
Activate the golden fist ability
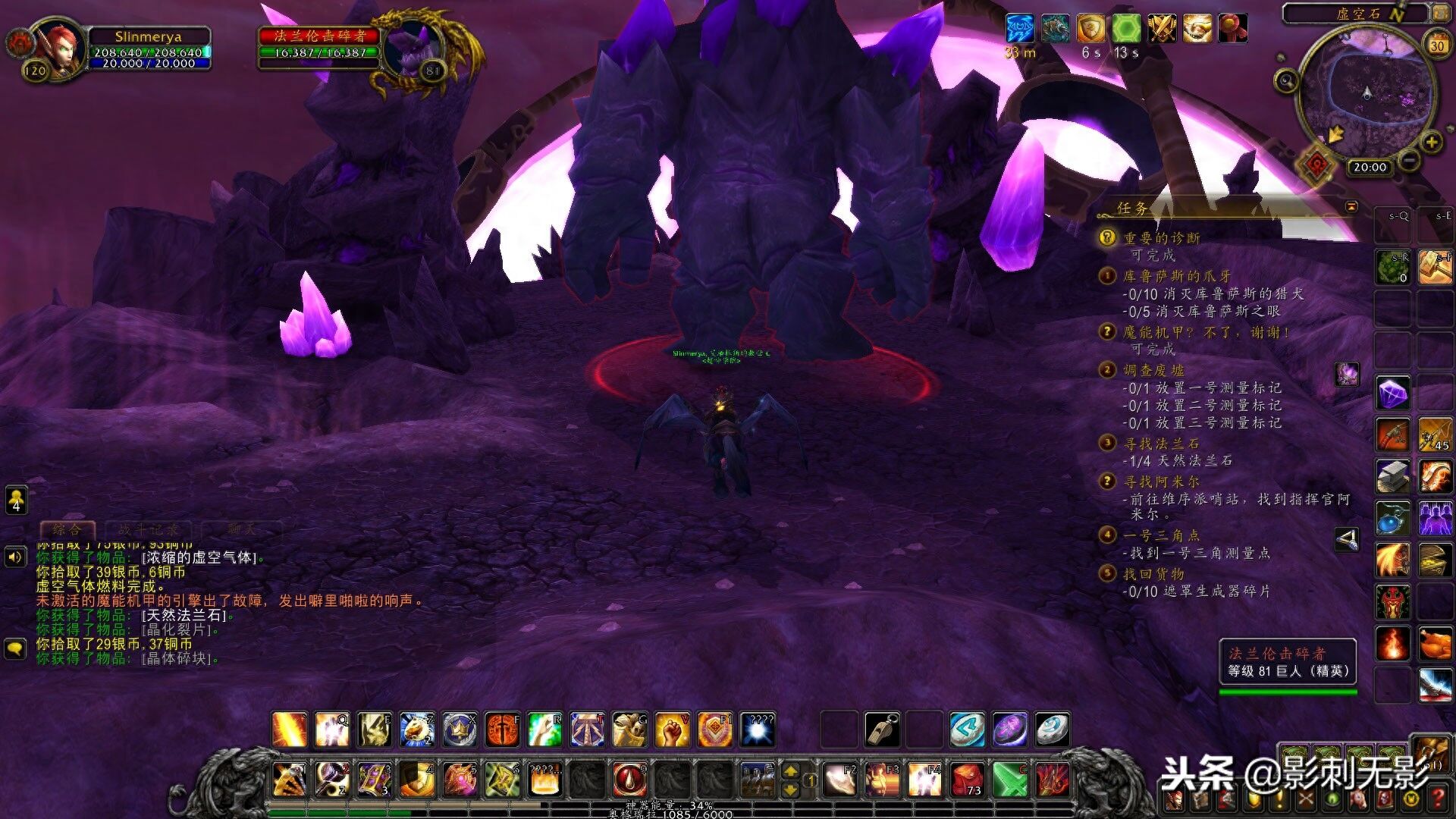point(672,730)
